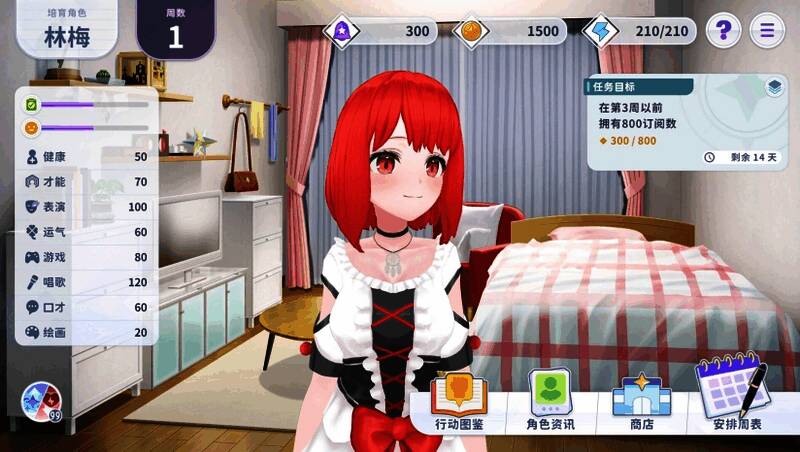This screenshot has width=800, height=452.
Task: Click the question mark help button
Action: [723, 30]
